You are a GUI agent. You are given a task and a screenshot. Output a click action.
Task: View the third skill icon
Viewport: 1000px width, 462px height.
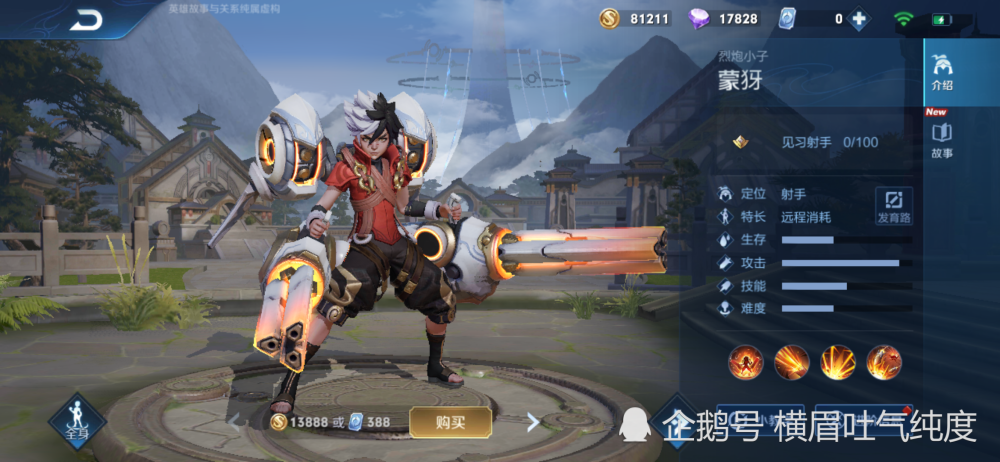(838, 361)
